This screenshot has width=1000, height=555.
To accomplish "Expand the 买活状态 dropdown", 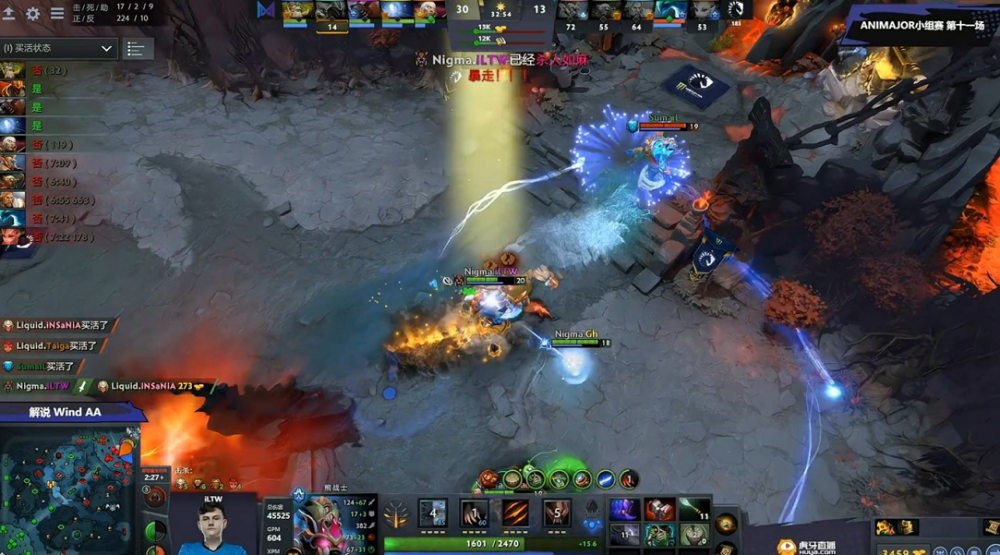I will click(59, 48).
